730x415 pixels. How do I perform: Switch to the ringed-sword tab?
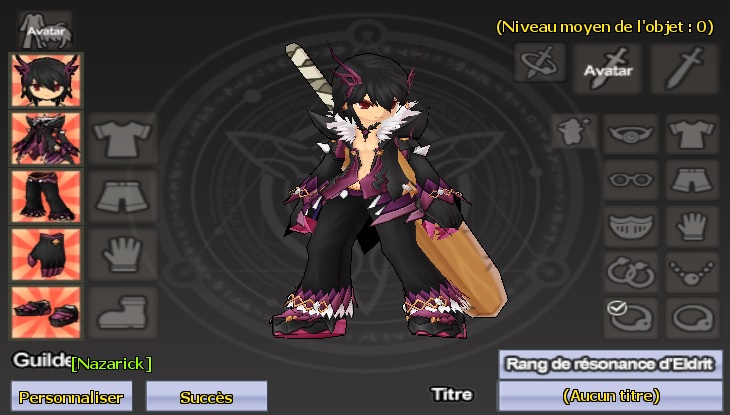coord(540,63)
